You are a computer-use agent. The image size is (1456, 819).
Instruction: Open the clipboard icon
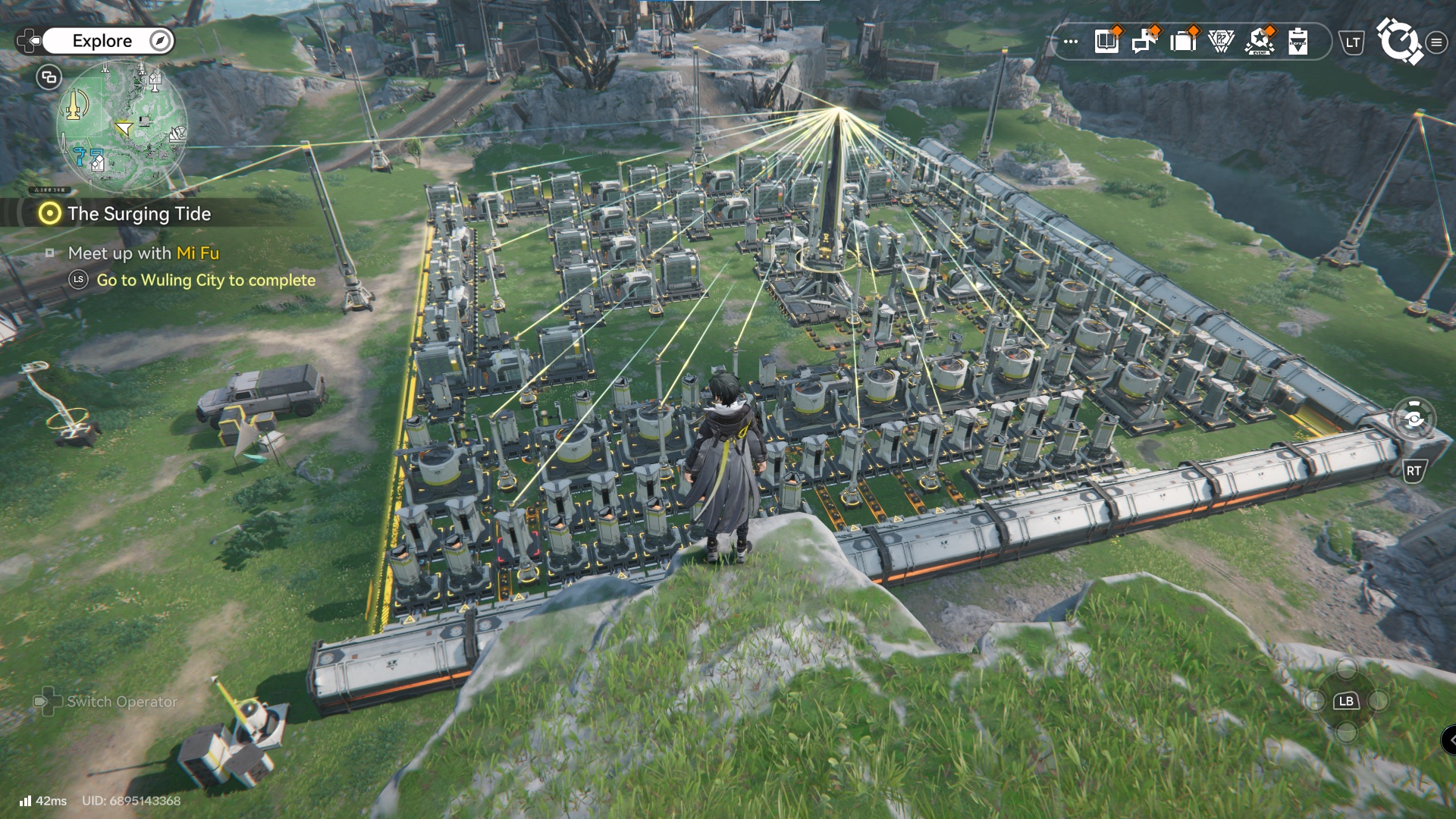pyautogui.click(x=1298, y=42)
